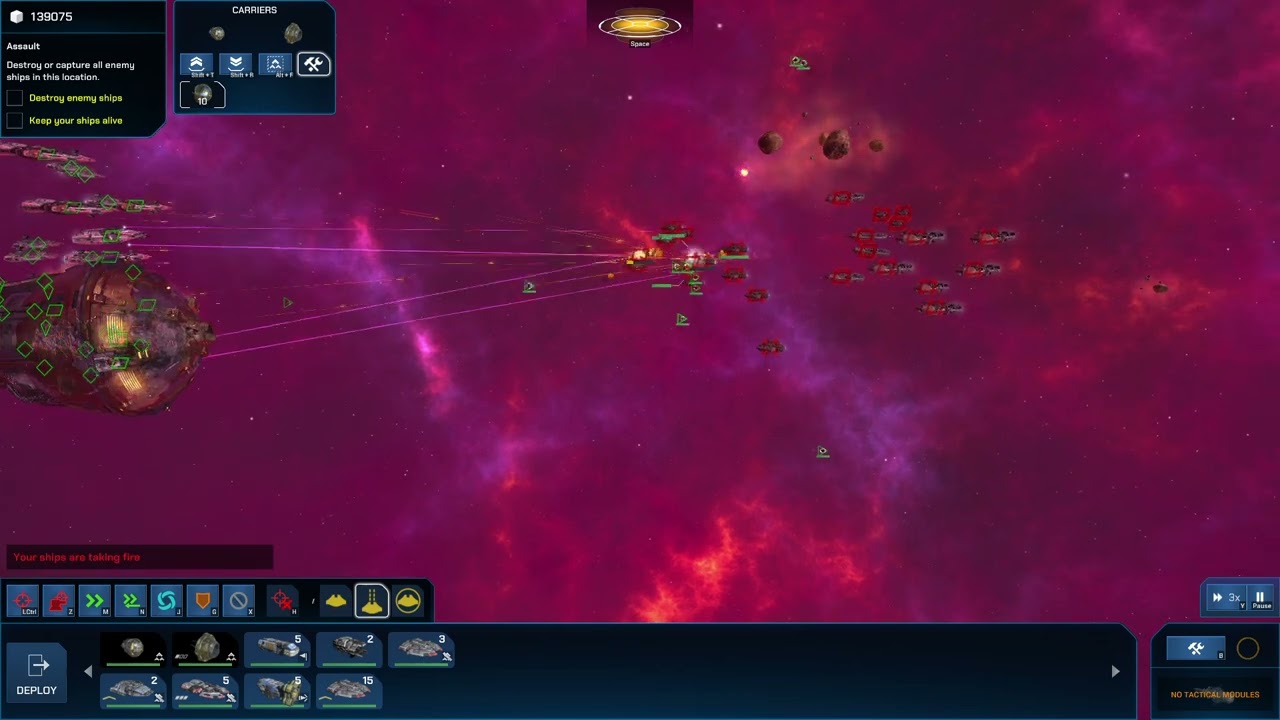Click the grey cancel-circle command
This screenshot has height=720, width=1280.
[x=238, y=601]
